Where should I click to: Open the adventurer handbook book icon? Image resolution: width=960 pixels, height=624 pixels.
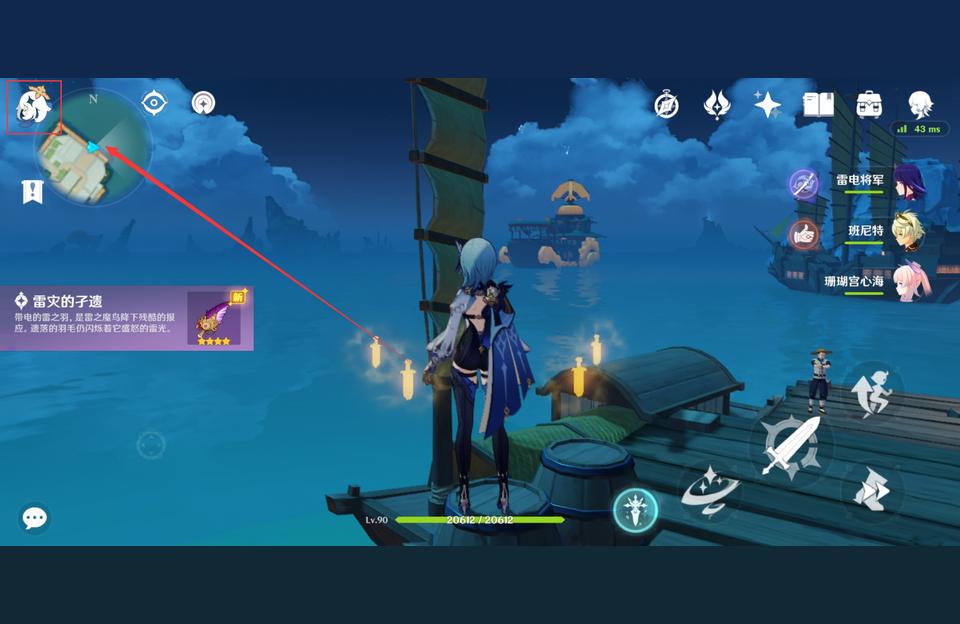(x=819, y=105)
